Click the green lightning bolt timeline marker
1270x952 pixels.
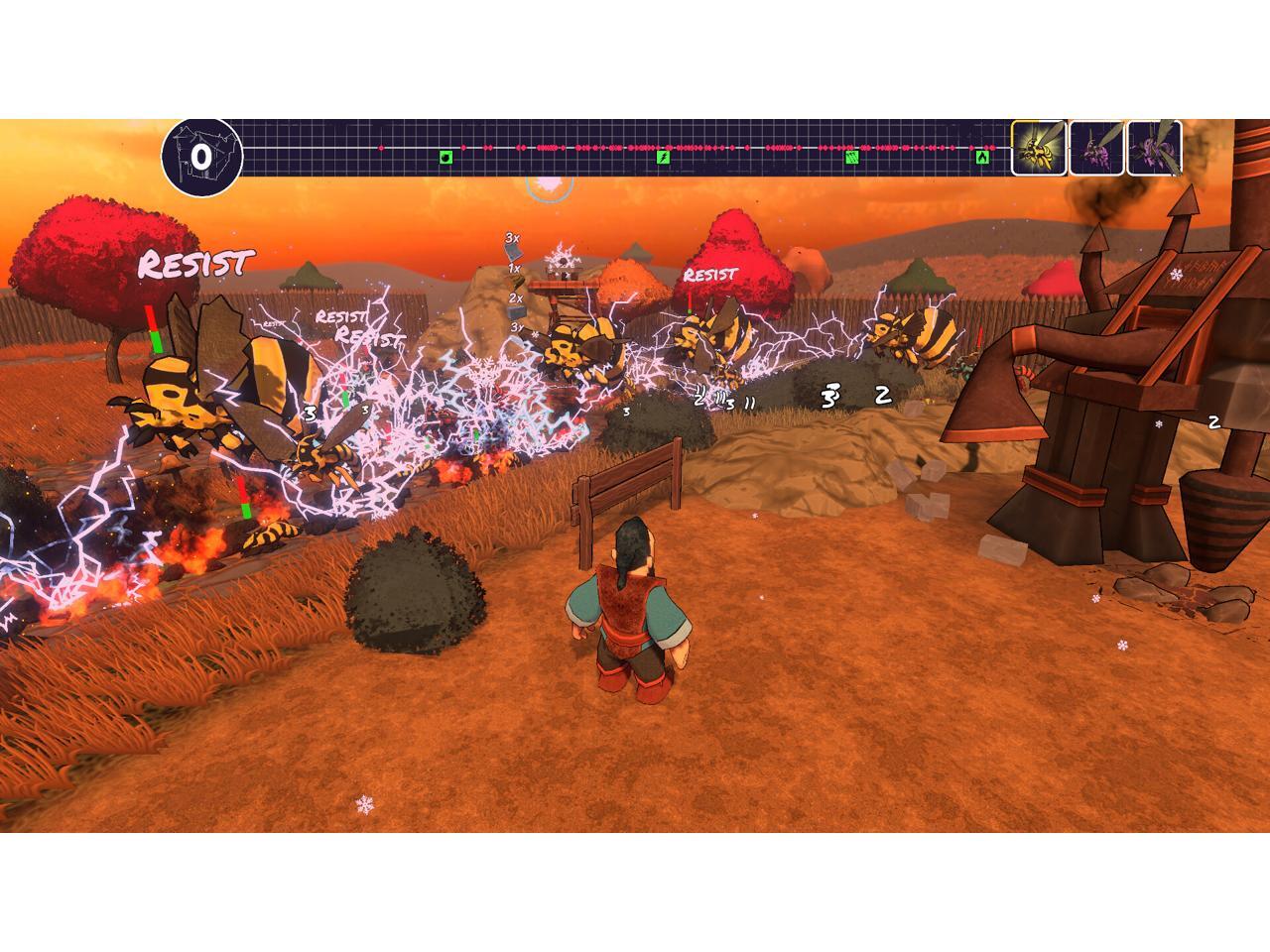point(664,157)
